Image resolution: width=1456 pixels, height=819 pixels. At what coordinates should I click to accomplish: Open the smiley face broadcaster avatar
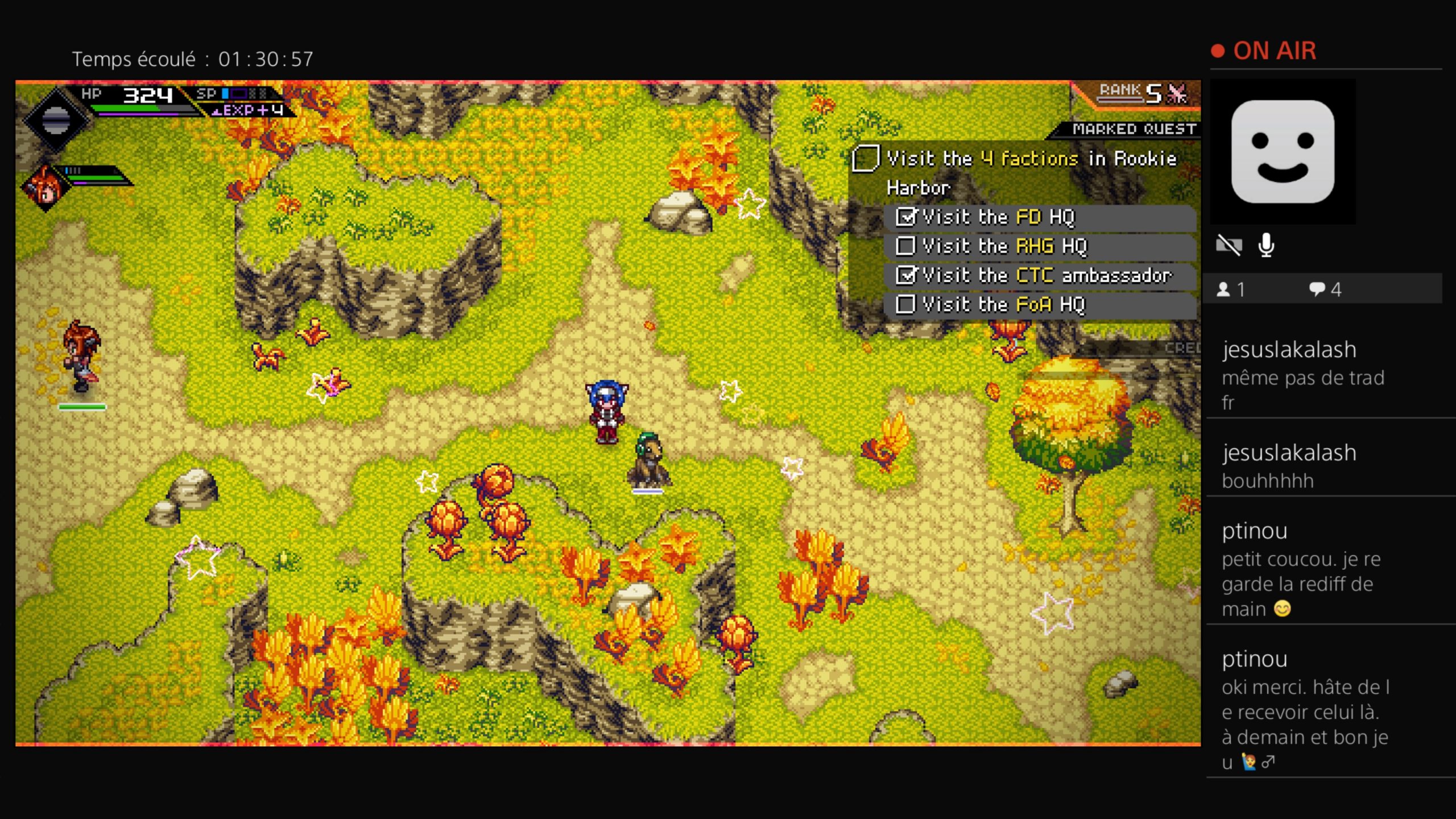click(1283, 151)
